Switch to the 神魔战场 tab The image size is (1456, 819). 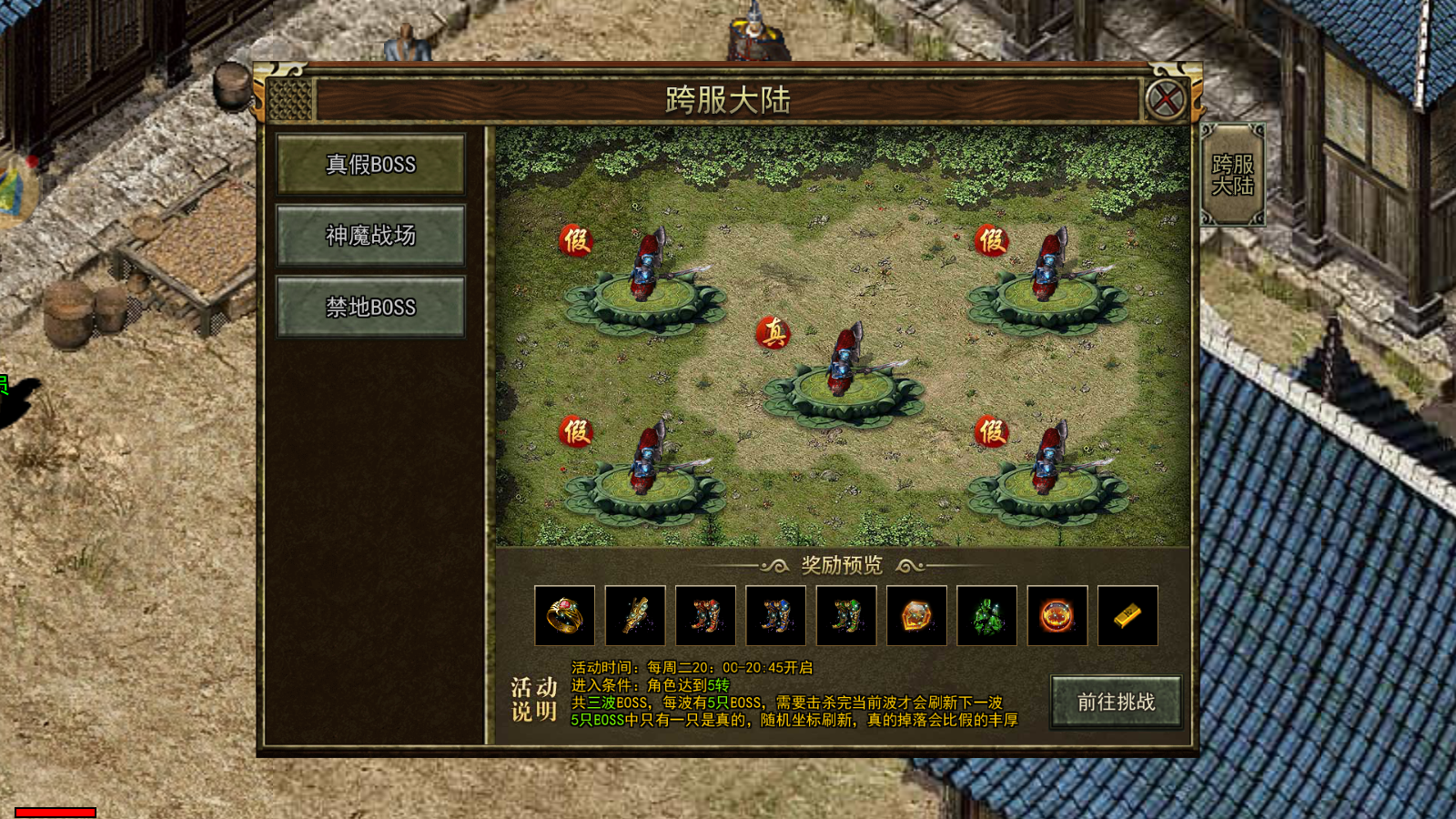pos(370,236)
